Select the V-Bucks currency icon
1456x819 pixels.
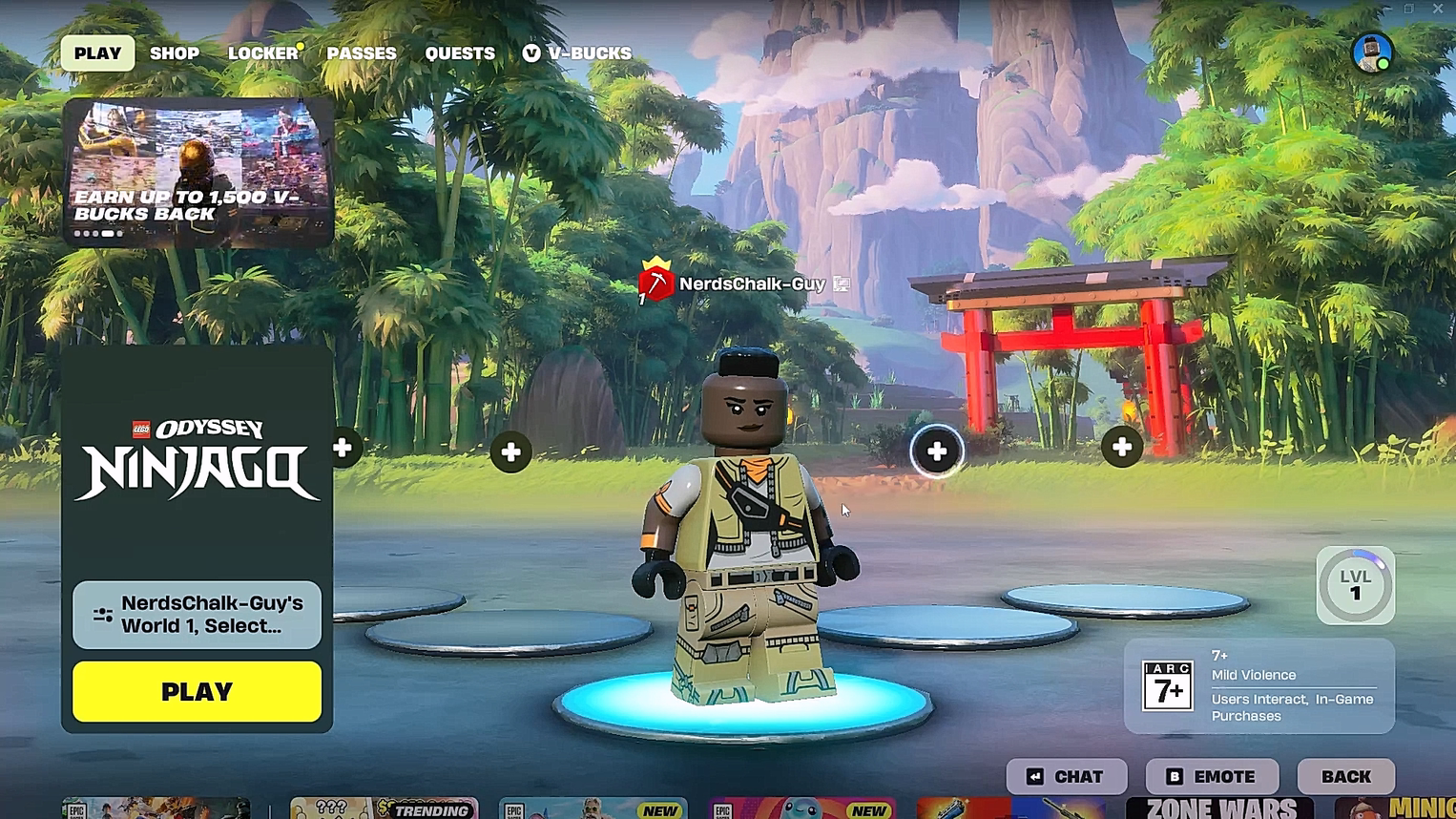tap(531, 53)
